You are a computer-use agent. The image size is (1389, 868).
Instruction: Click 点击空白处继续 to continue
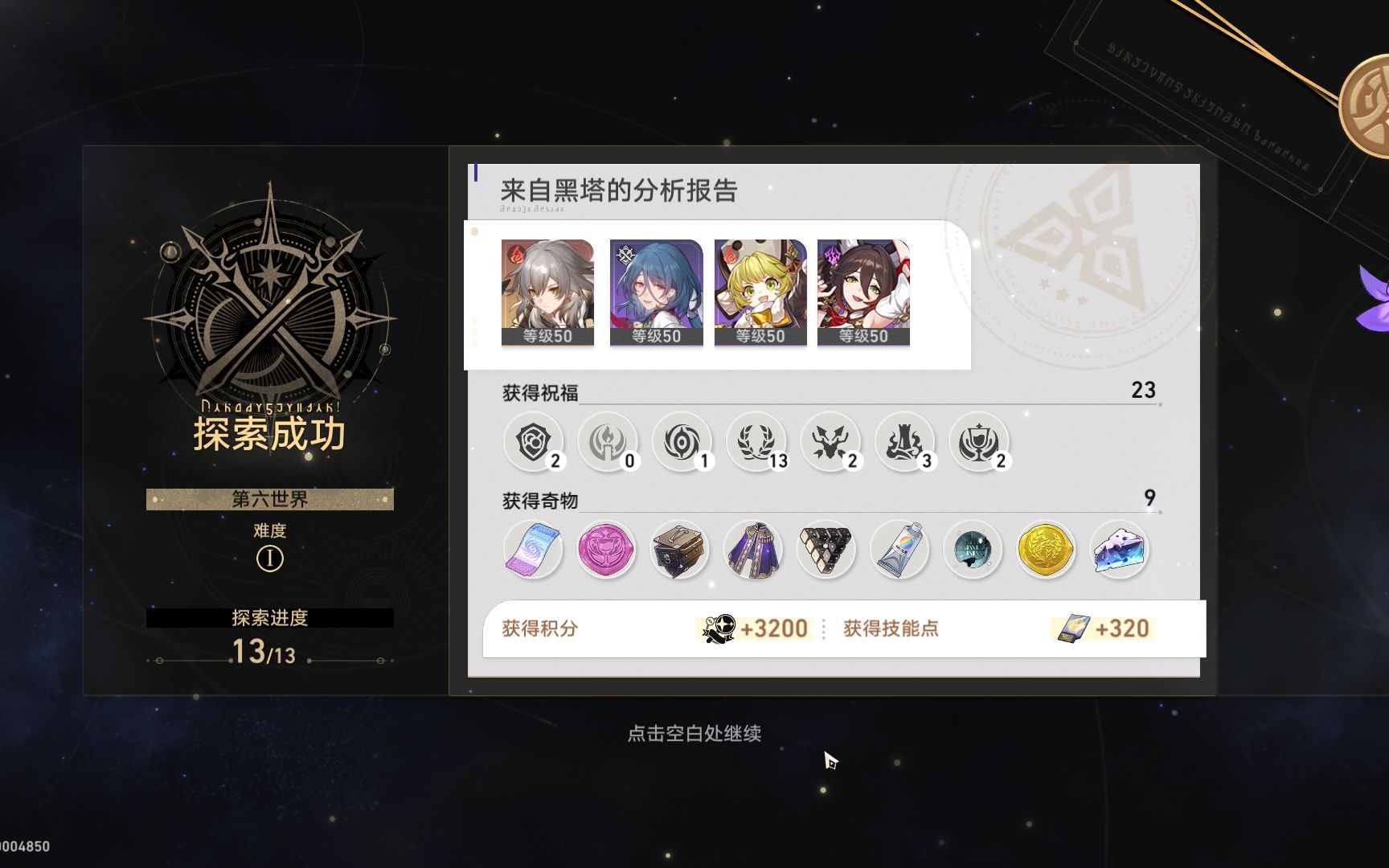click(696, 733)
